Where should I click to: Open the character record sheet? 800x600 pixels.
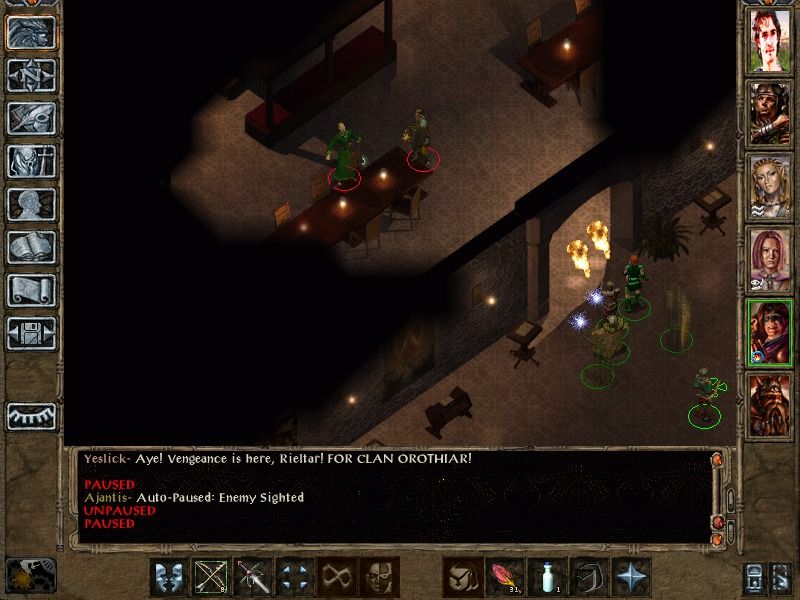pyautogui.click(x=31, y=204)
